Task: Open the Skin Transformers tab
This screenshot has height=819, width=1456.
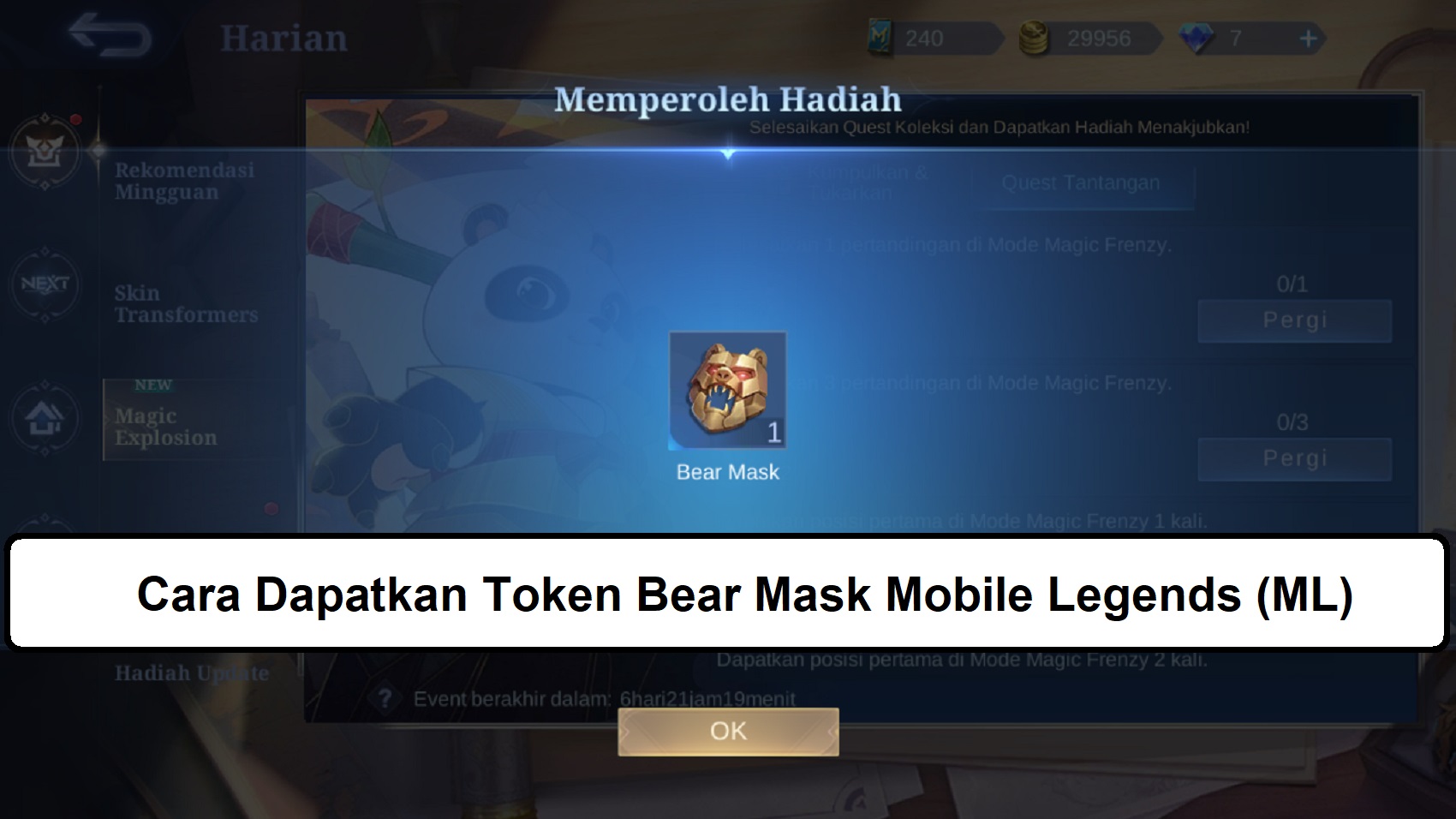Action: tap(184, 304)
